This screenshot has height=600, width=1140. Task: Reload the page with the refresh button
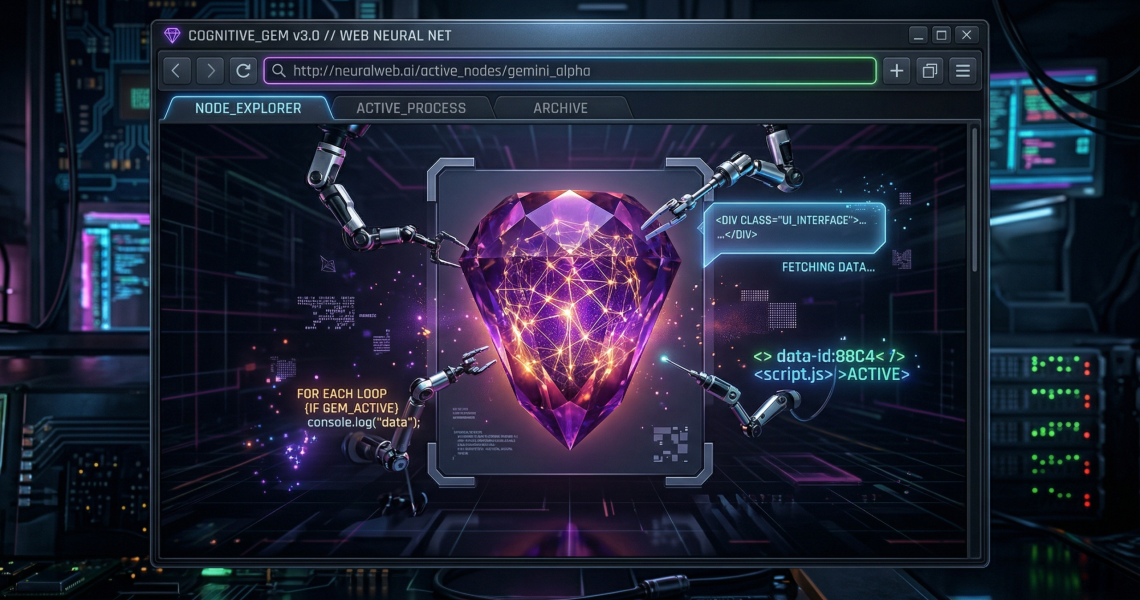tap(242, 71)
